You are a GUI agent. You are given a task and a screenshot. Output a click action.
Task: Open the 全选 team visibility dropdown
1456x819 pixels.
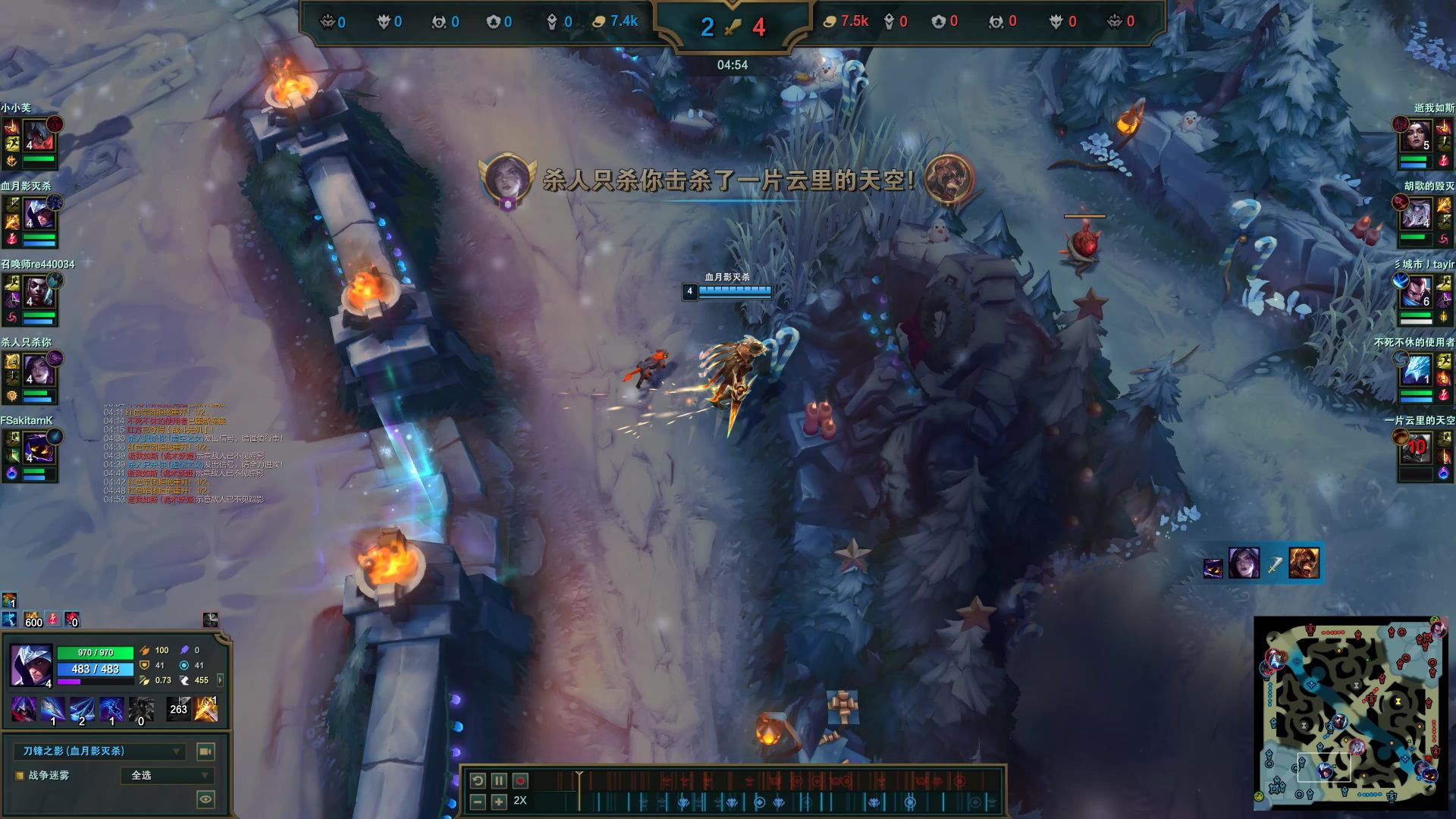tap(168, 776)
